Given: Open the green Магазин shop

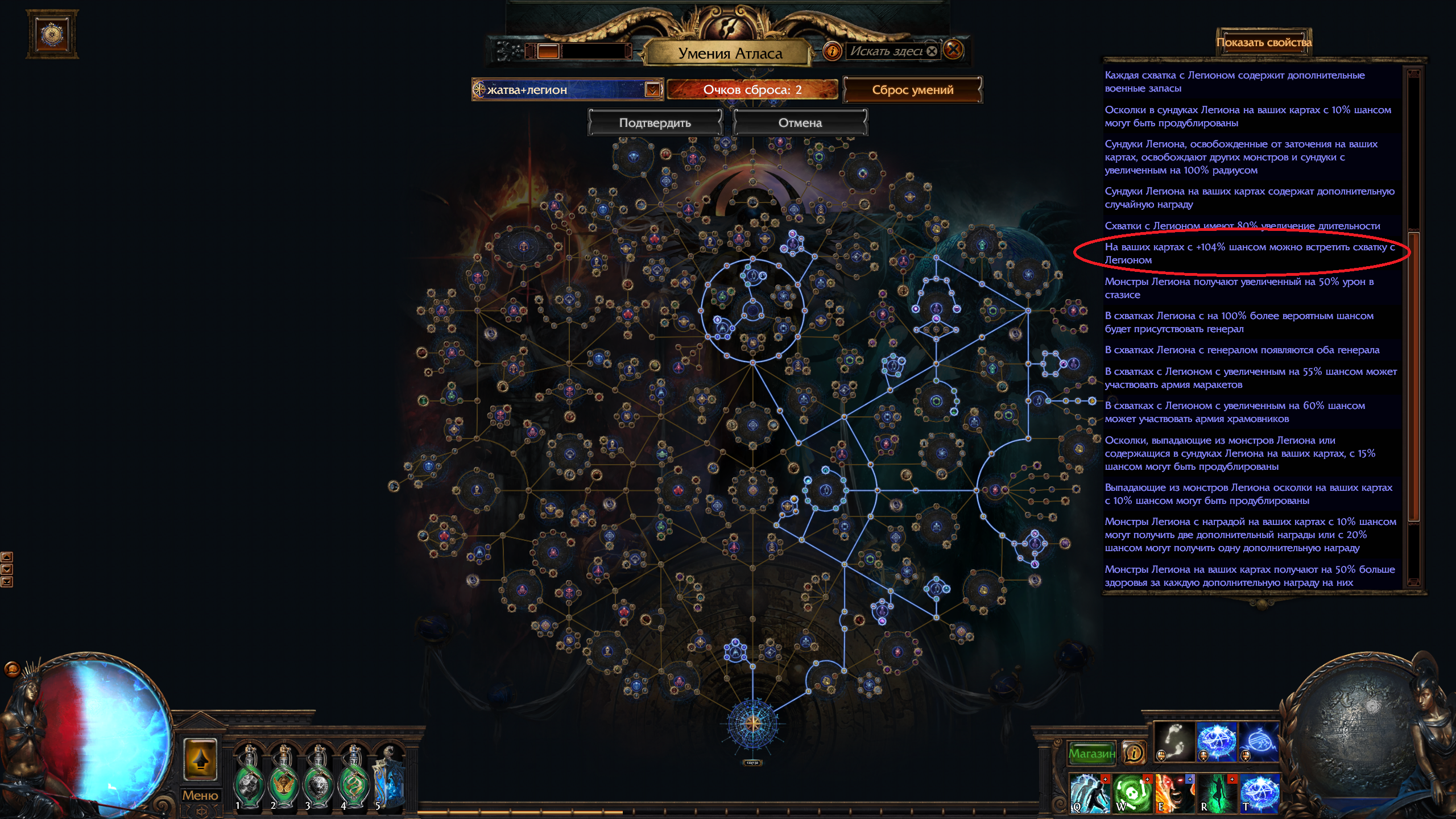Looking at the screenshot, I should click(1091, 754).
